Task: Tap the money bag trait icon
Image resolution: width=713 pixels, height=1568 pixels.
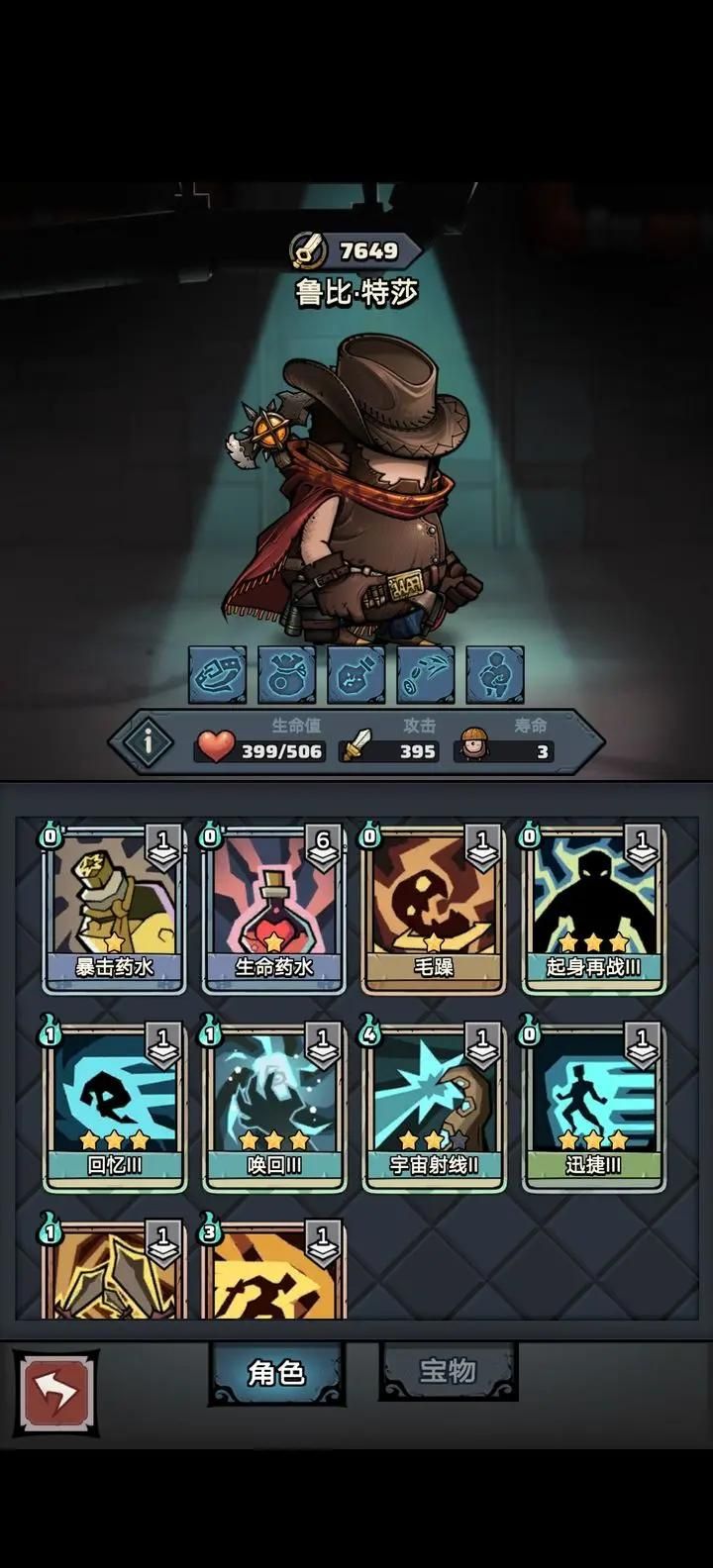Action: [287, 675]
